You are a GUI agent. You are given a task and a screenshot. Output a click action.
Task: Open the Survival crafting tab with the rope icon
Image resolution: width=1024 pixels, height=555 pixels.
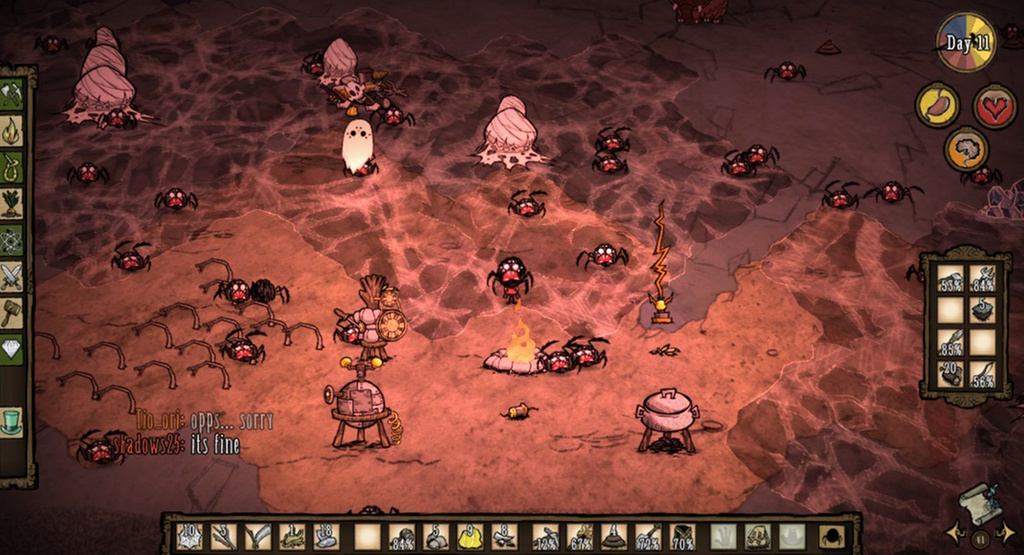pyautogui.click(x=12, y=166)
